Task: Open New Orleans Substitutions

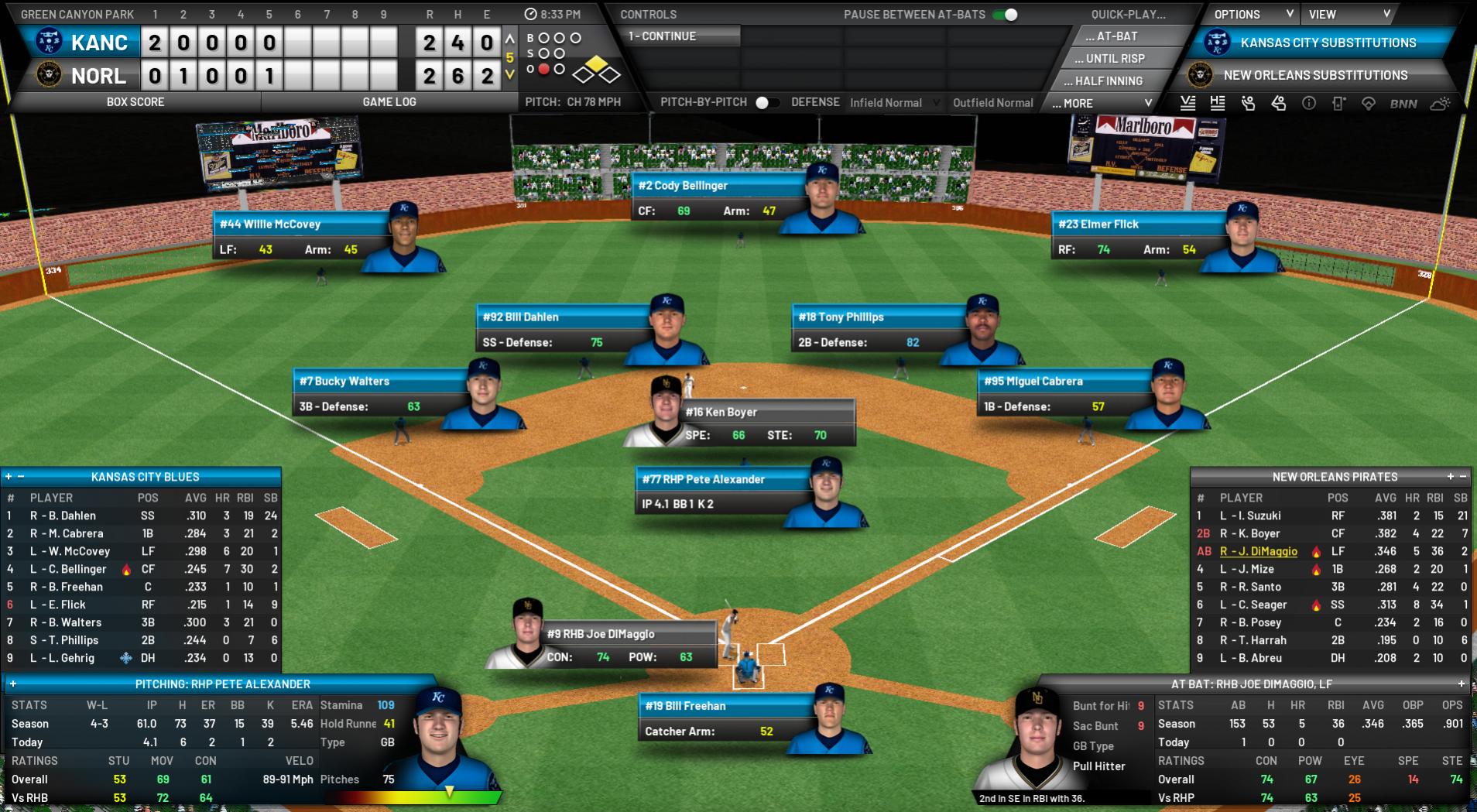Action: pyautogui.click(x=1315, y=75)
